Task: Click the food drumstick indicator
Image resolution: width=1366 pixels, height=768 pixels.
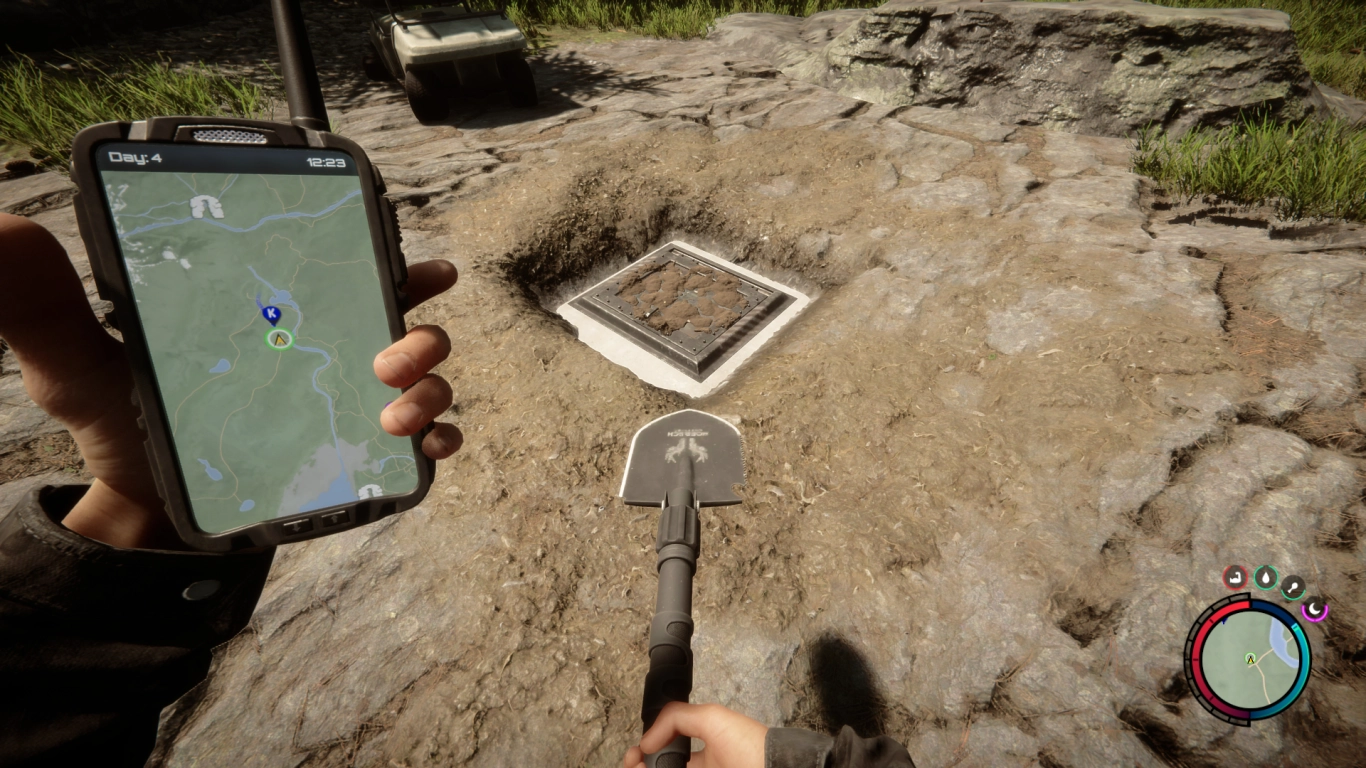Action: (x=1293, y=587)
